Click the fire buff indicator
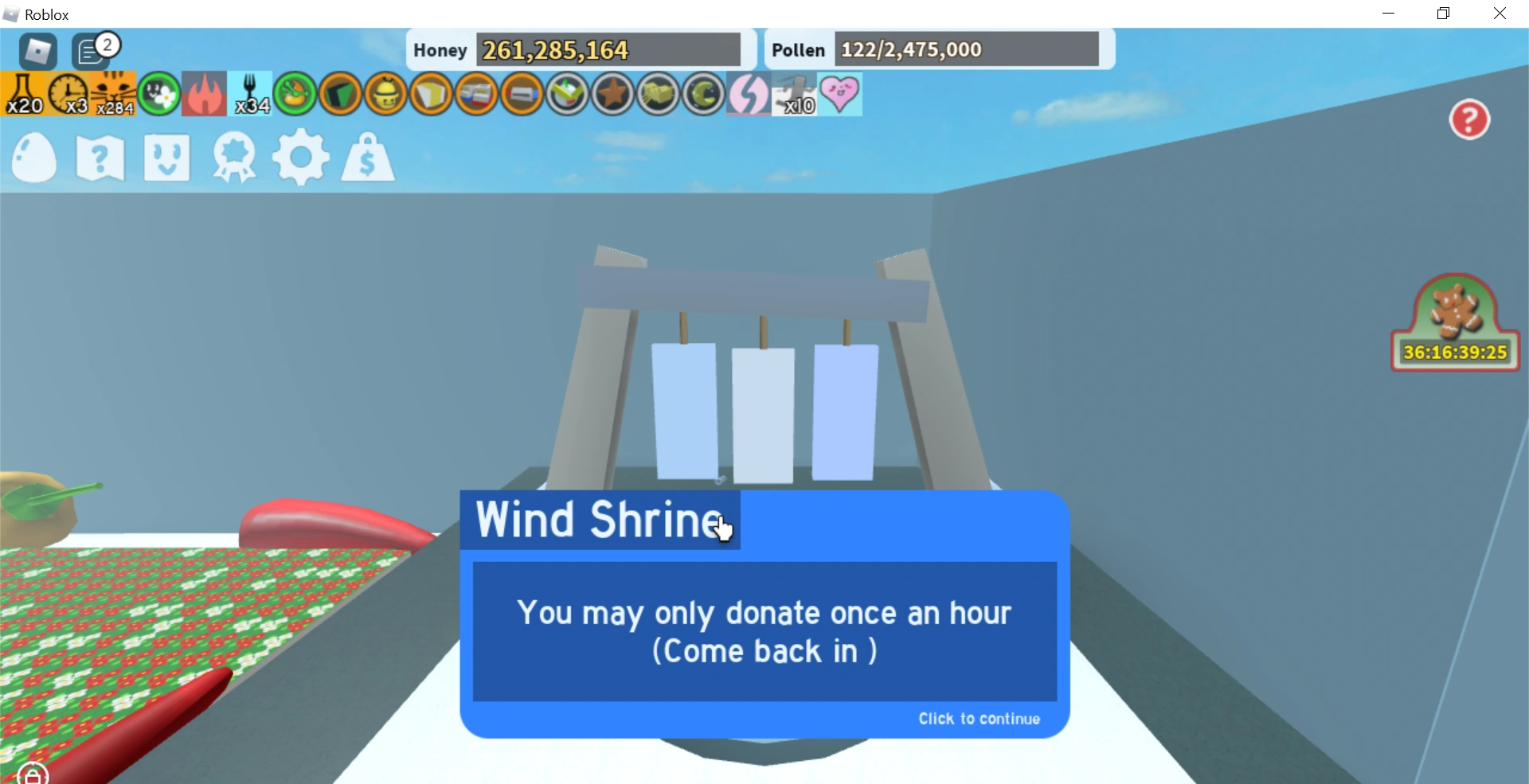The height and width of the screenshot is (784, 1529). coord(204,94)
